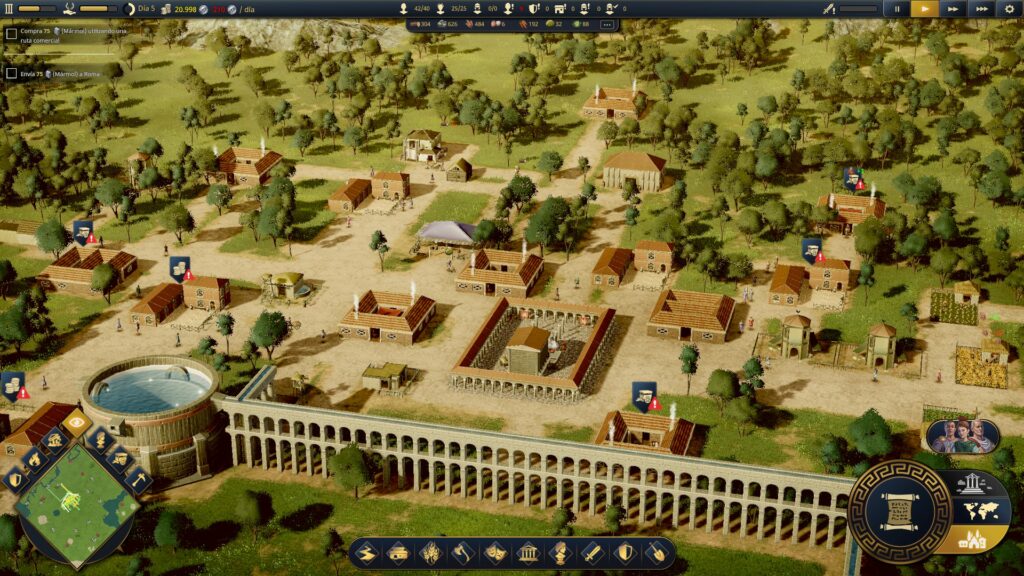
Task: Switch to triple fast-forward speed
Action: click(981, 8)
